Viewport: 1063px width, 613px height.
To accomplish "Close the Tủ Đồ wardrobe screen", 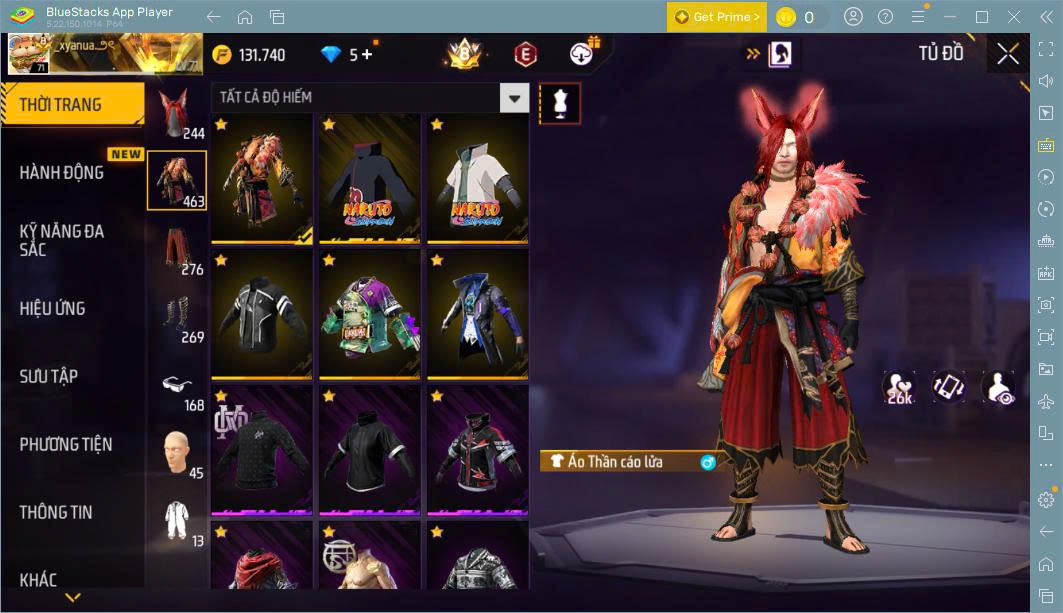I will pos(1007,54).
